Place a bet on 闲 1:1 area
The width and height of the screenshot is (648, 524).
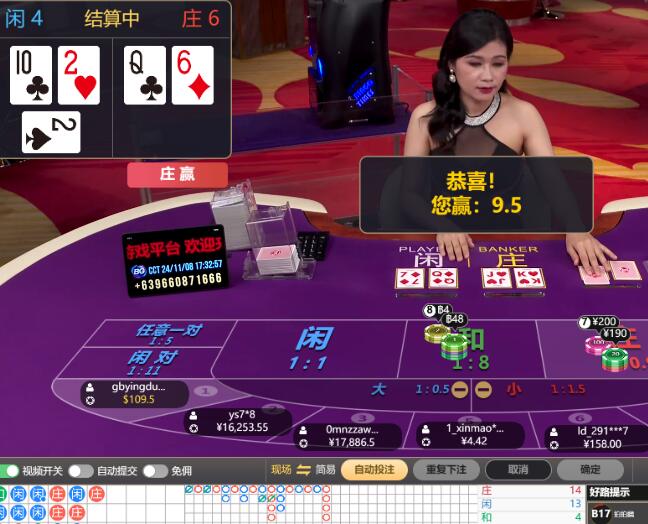(312, 347)
